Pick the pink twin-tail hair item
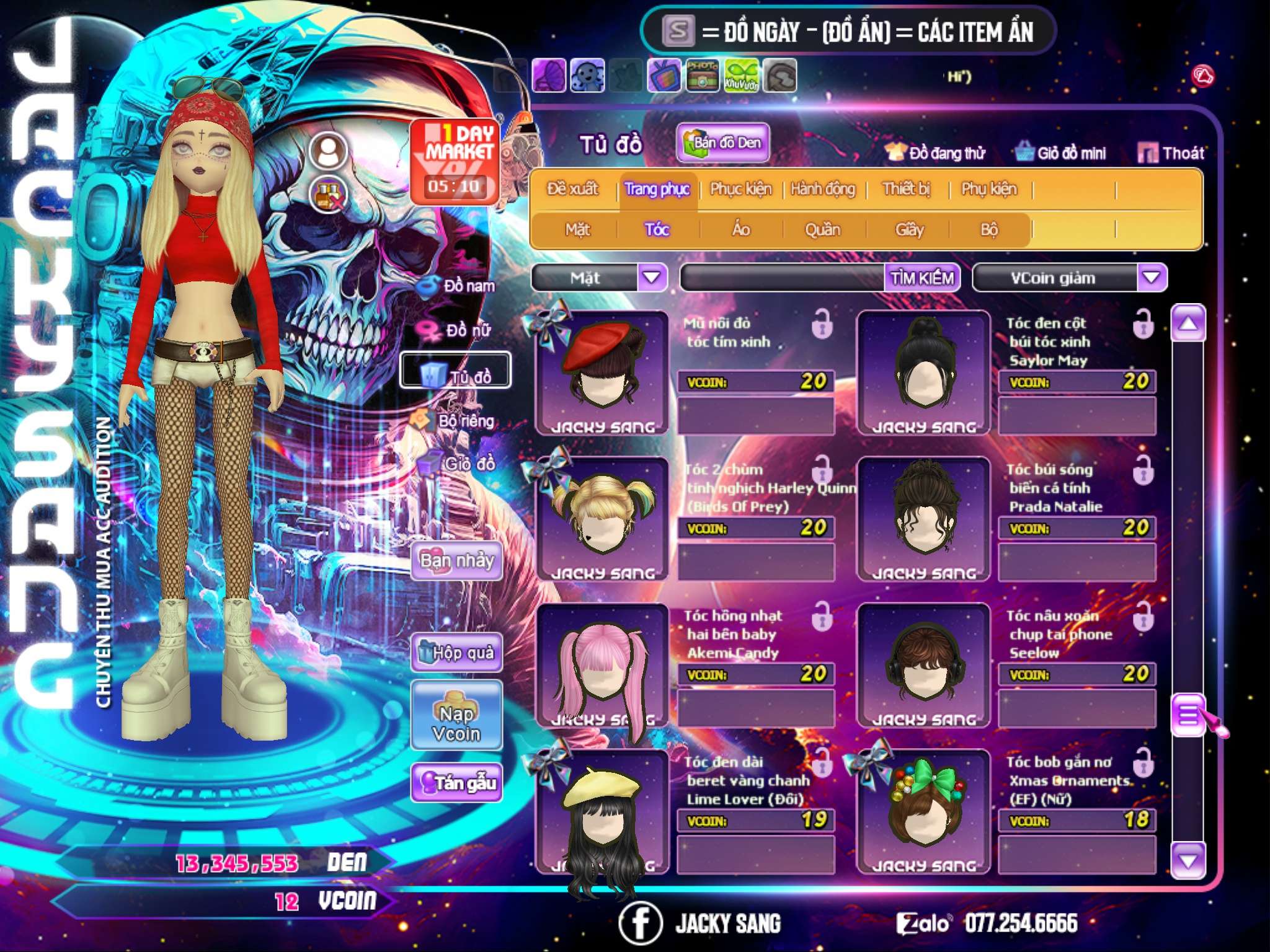Screen dimensions: 1270x952 pyautogui.click(x=602, y=664)
